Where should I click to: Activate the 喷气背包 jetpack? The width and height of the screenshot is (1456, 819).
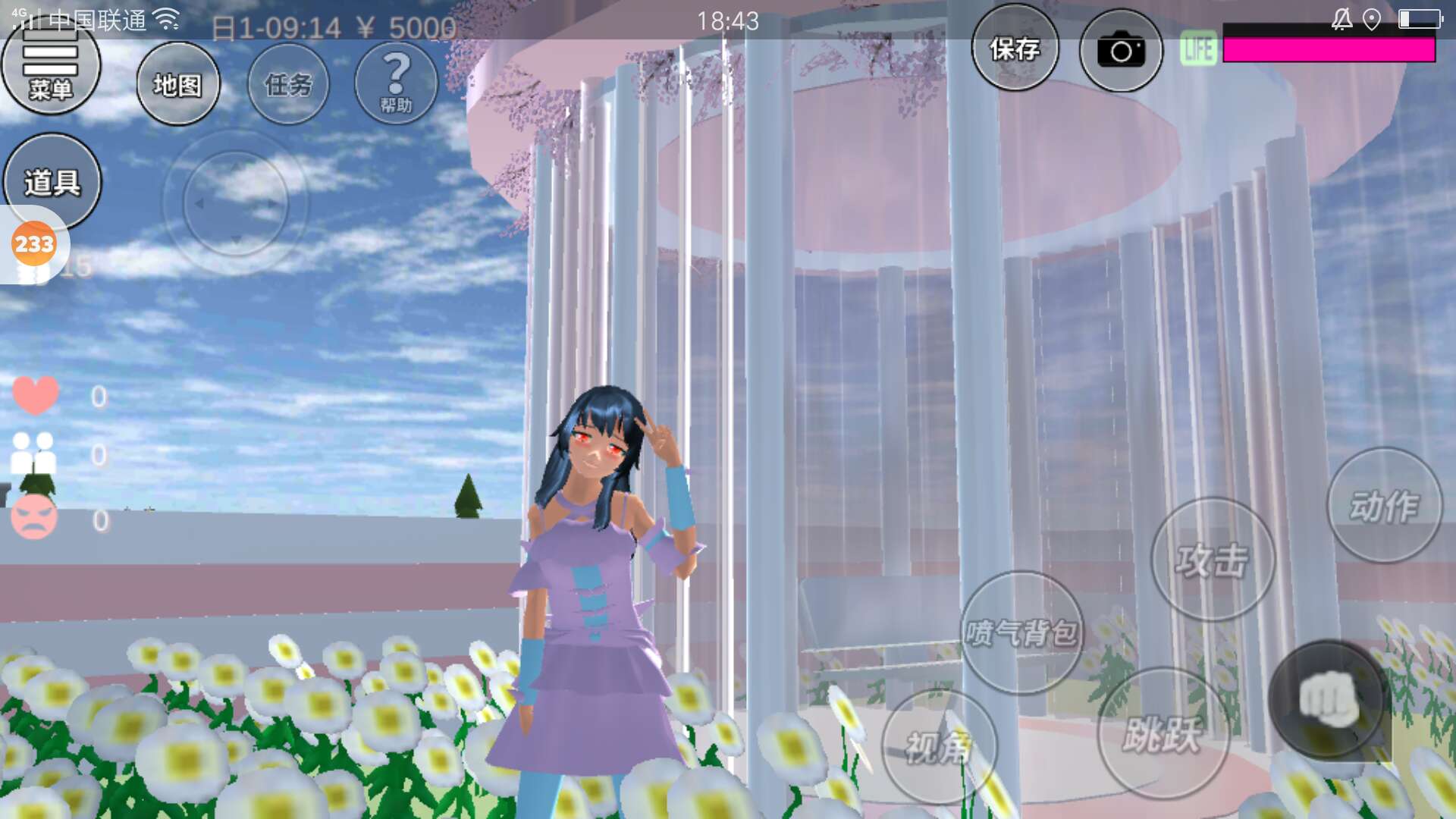[x=1021, y=632]
